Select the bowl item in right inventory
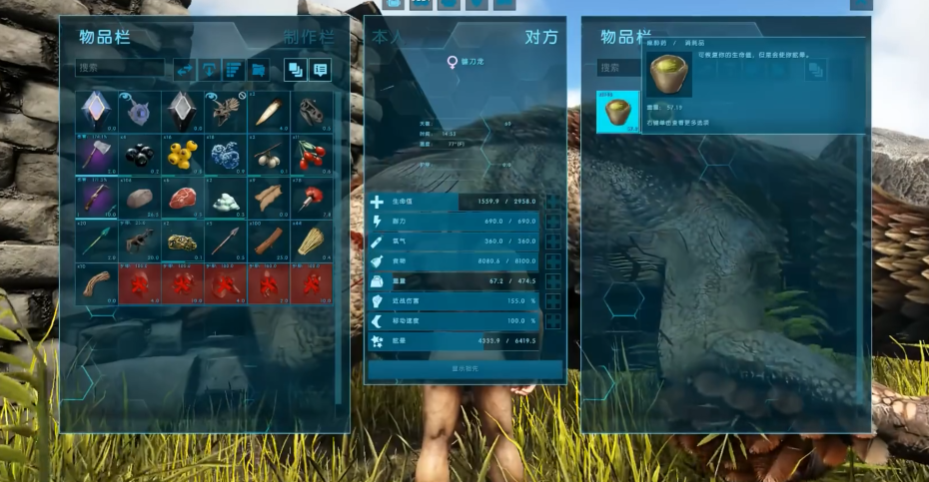Viewport: 929px width, 482px height. pyautogui.click(x=617, y=111)
